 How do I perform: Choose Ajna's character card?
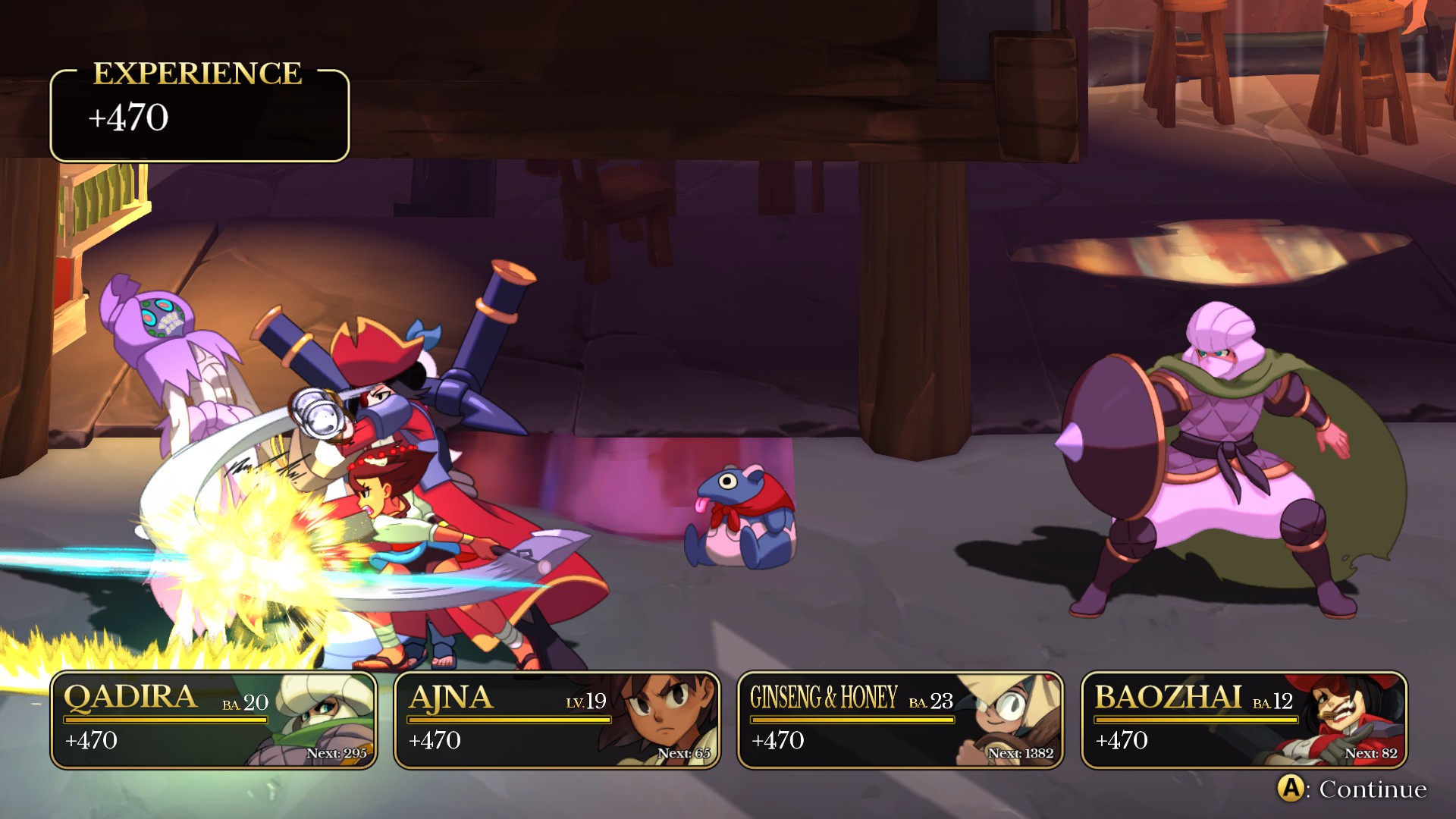[557, 720]
